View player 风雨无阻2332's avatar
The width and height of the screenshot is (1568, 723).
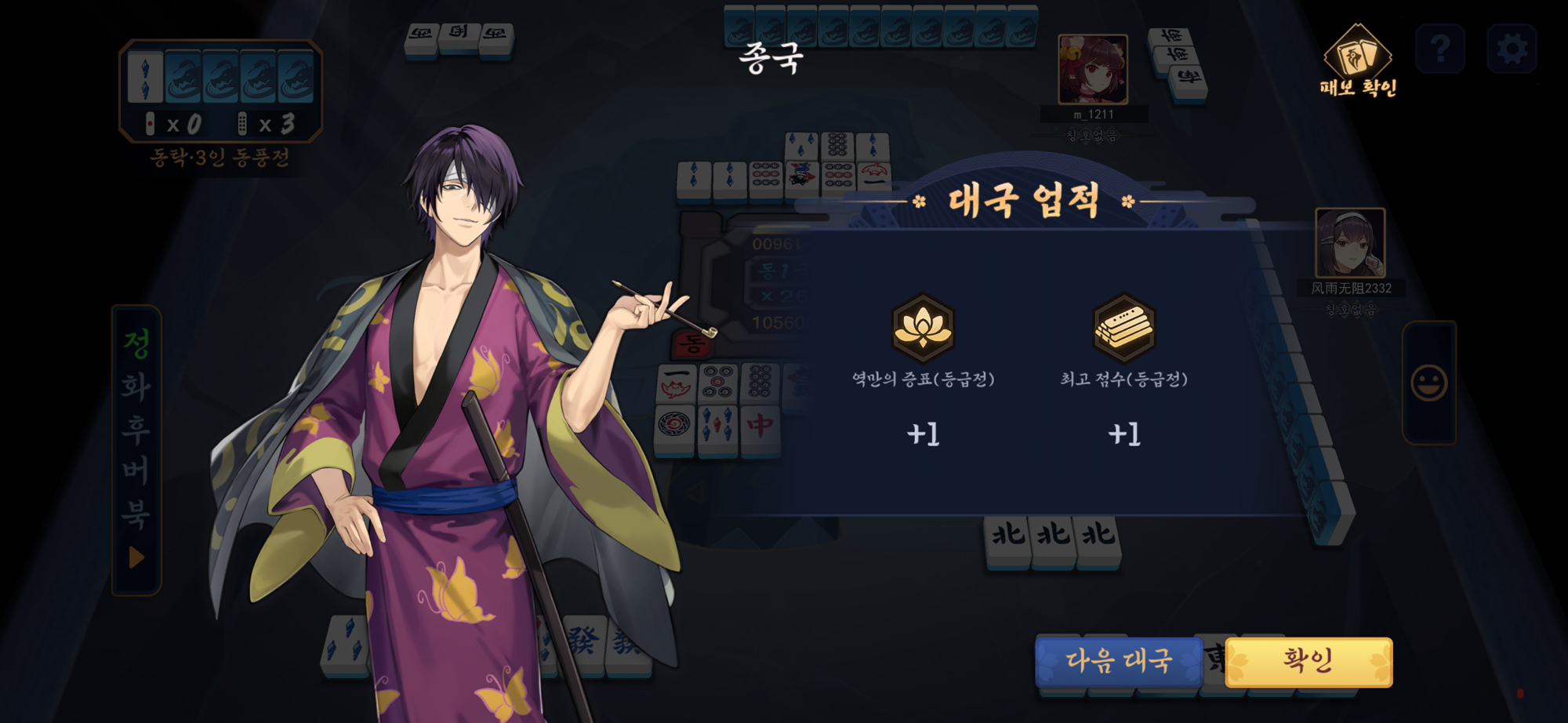click(1349, 242)
